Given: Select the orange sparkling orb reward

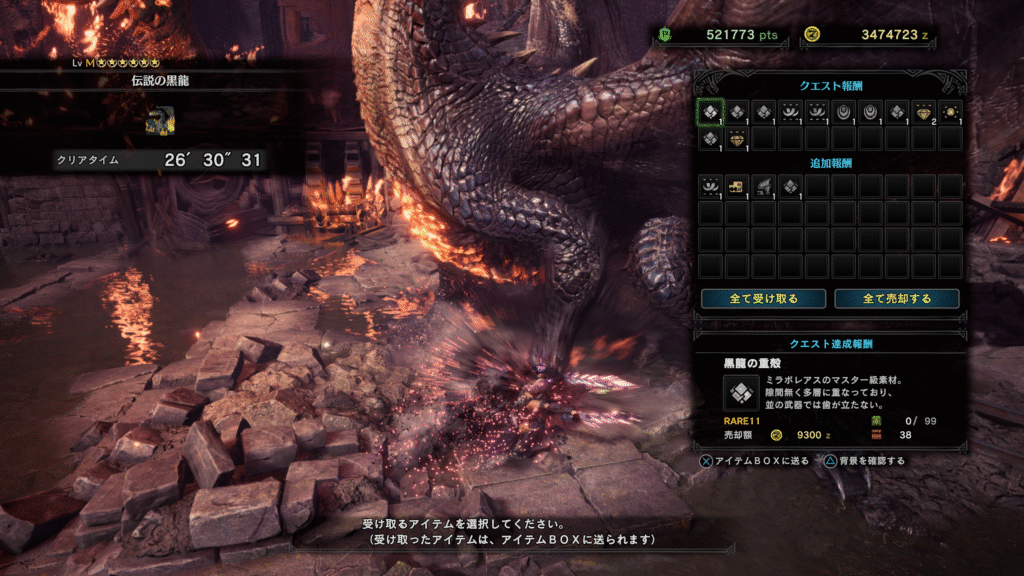Looking at the screenshot, I should coord(949,112).
